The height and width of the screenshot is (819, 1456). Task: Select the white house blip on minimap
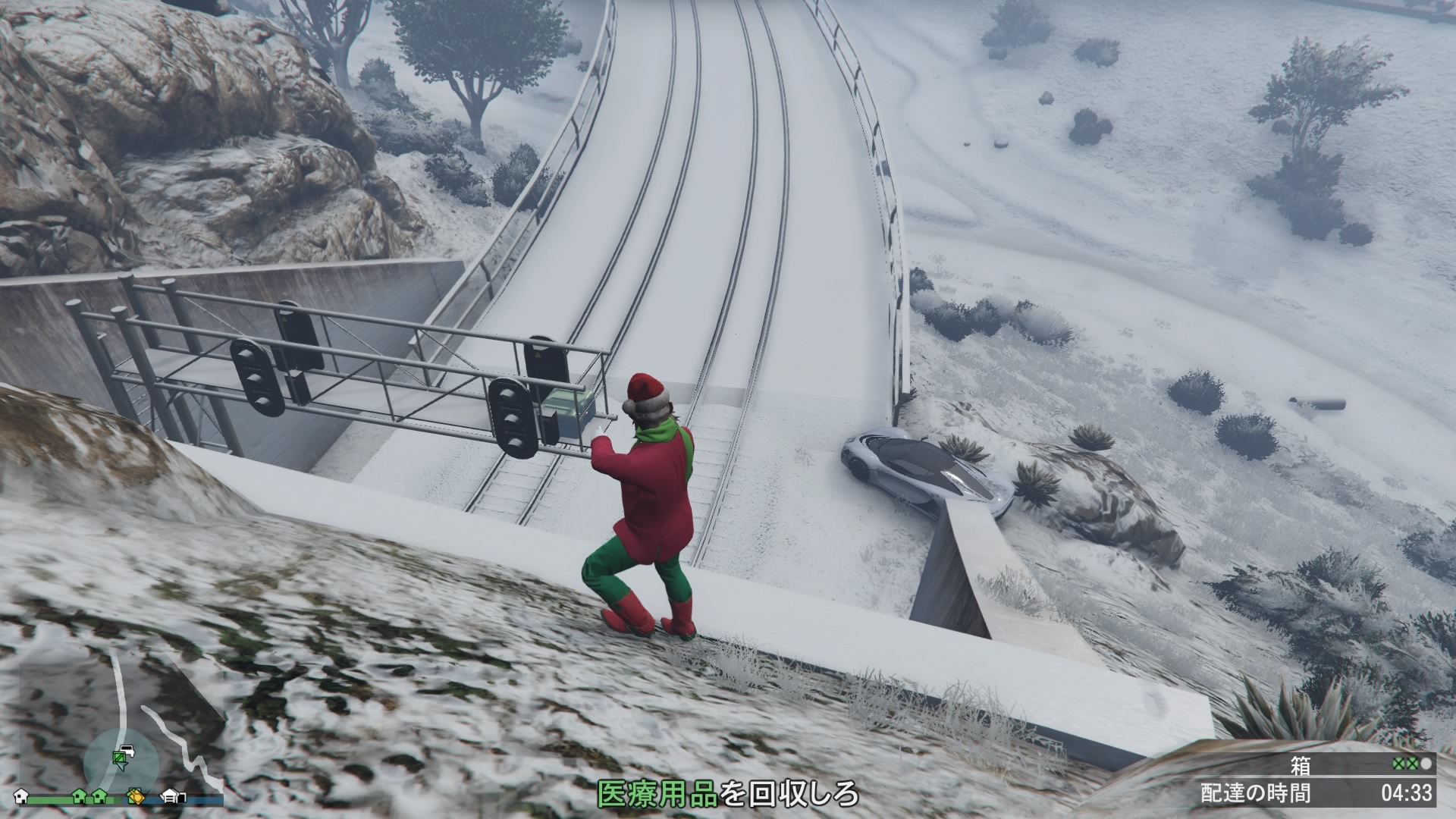[21, 796]
